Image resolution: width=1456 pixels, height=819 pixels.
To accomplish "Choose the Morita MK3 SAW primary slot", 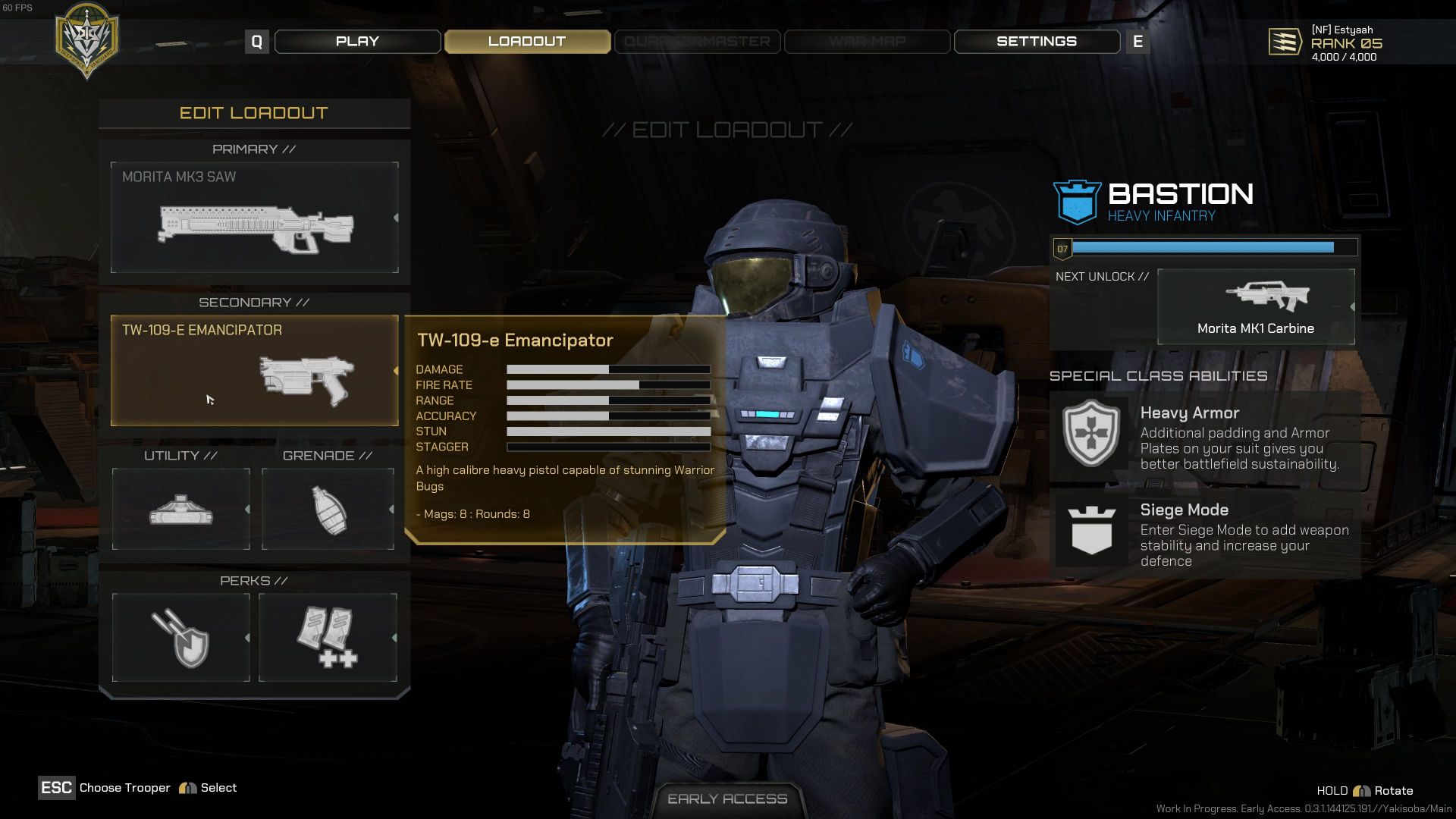I will pyautogui.click(x=254, y=218).
